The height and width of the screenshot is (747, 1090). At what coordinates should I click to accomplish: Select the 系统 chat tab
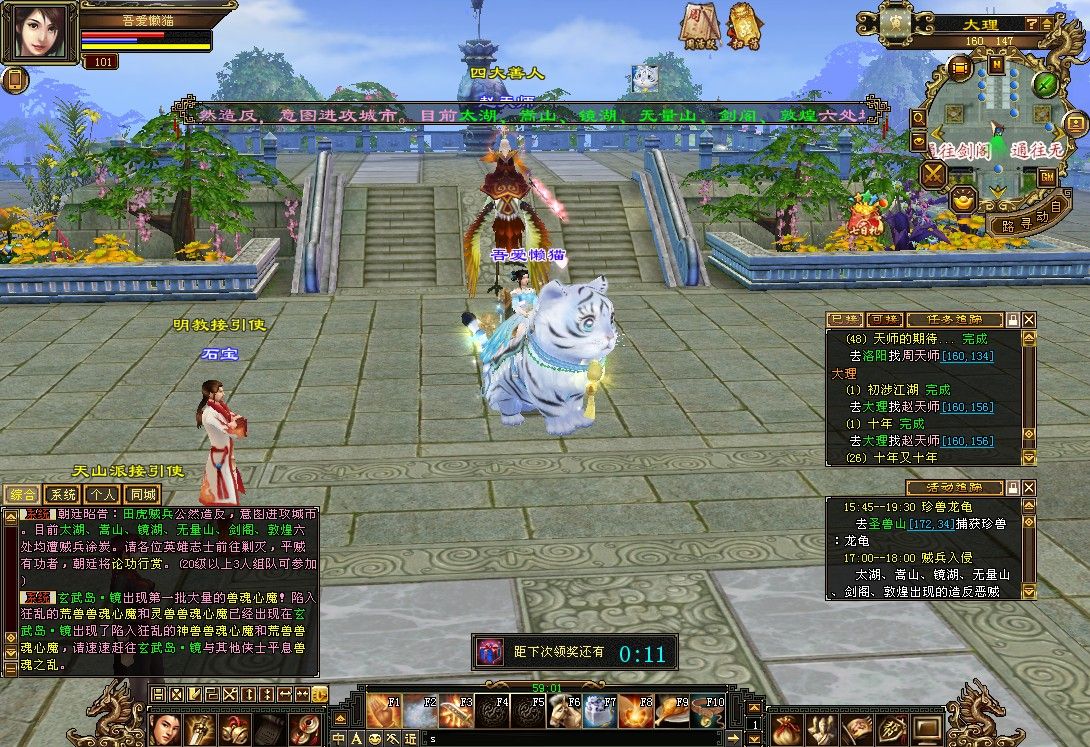coord(62,494)
